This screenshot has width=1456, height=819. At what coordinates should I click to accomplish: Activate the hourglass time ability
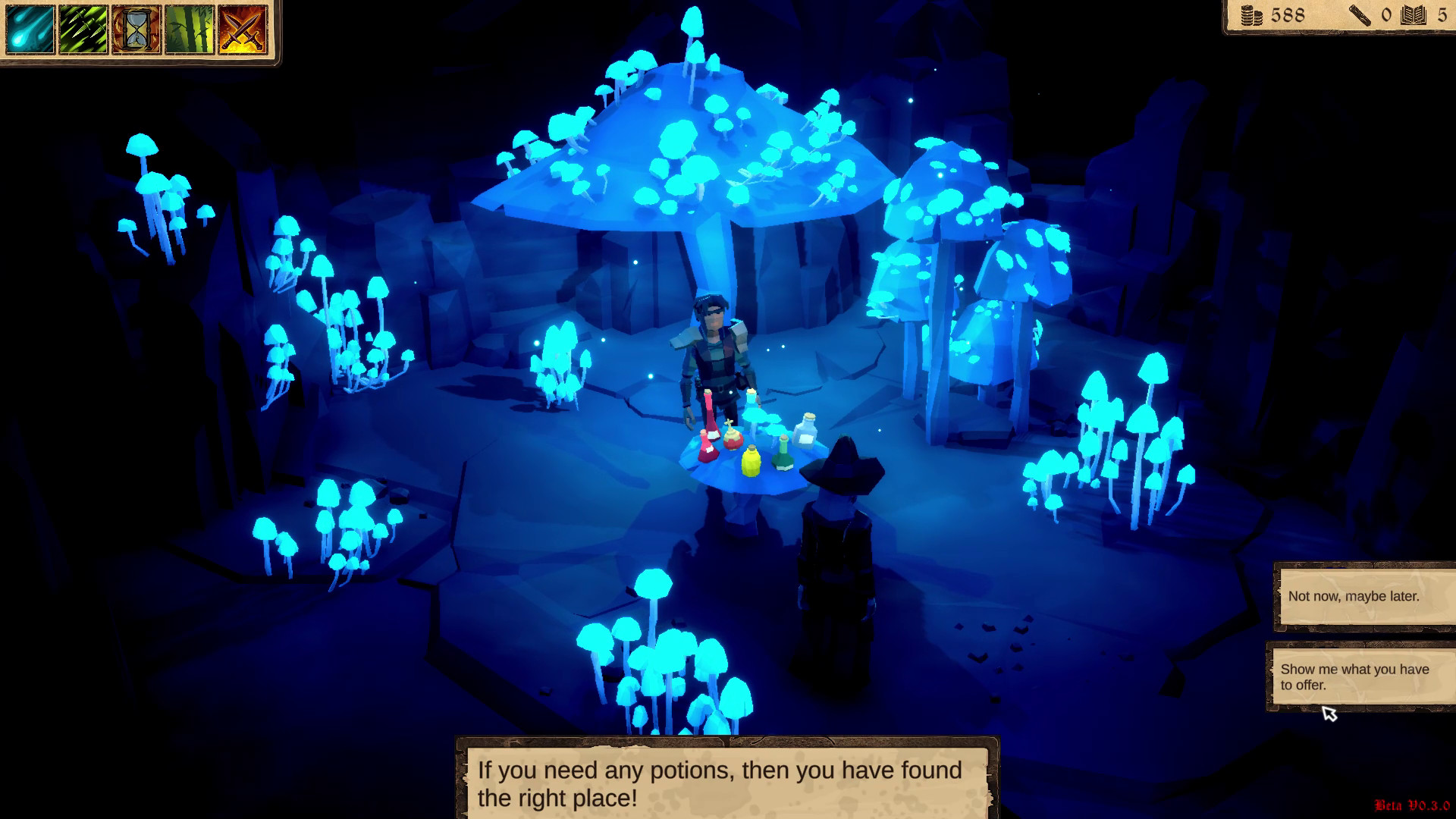click(136, 30)
